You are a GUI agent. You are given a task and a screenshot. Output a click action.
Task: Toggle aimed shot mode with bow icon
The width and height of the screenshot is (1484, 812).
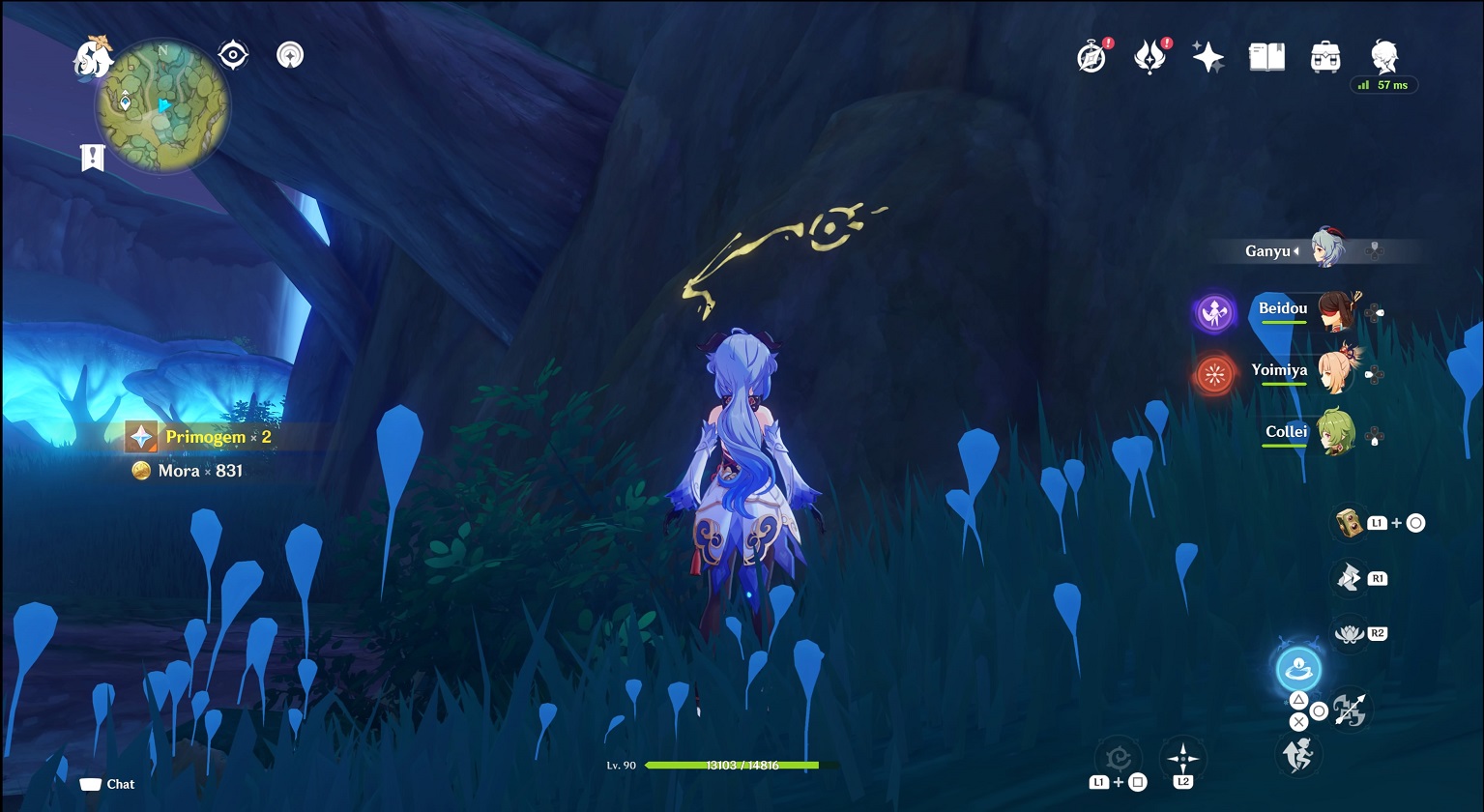[x=1349, y=710]
